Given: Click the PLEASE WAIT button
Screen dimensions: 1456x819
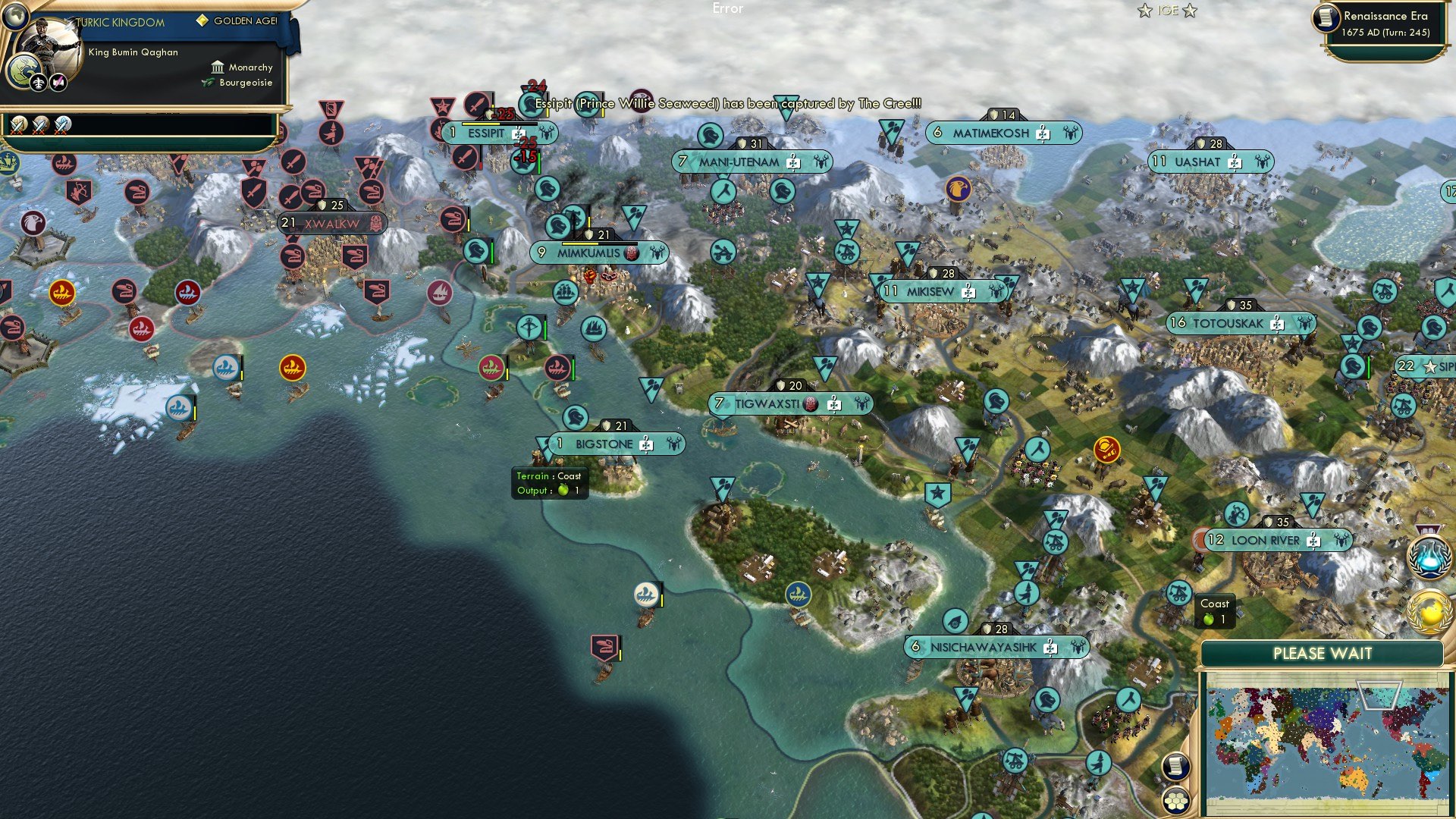Looking at the screenshot, I should 1324,653.
